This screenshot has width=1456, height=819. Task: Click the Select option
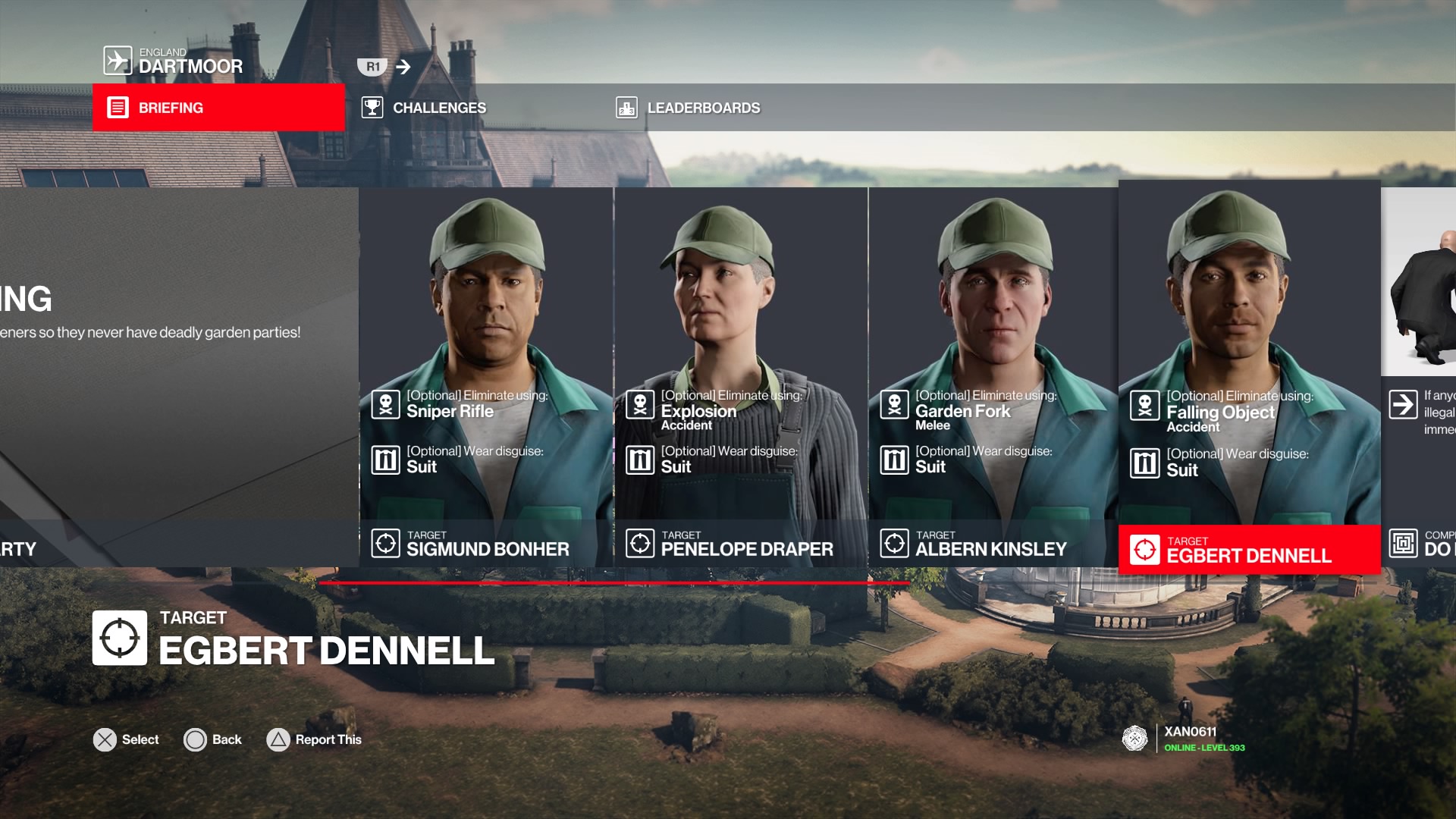click(x=126, y=739)
